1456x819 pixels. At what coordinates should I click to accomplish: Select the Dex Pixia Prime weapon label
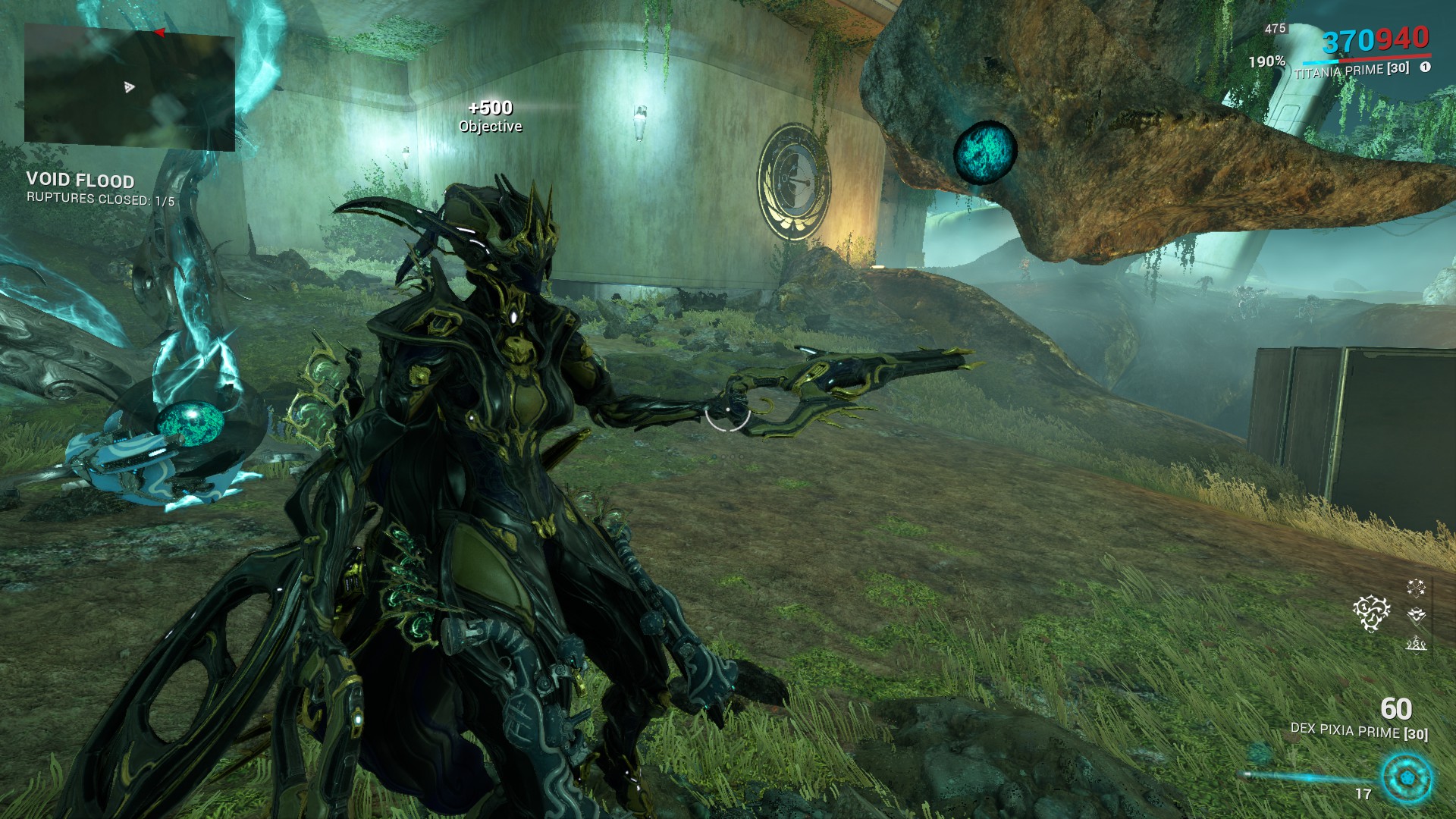1358,732
